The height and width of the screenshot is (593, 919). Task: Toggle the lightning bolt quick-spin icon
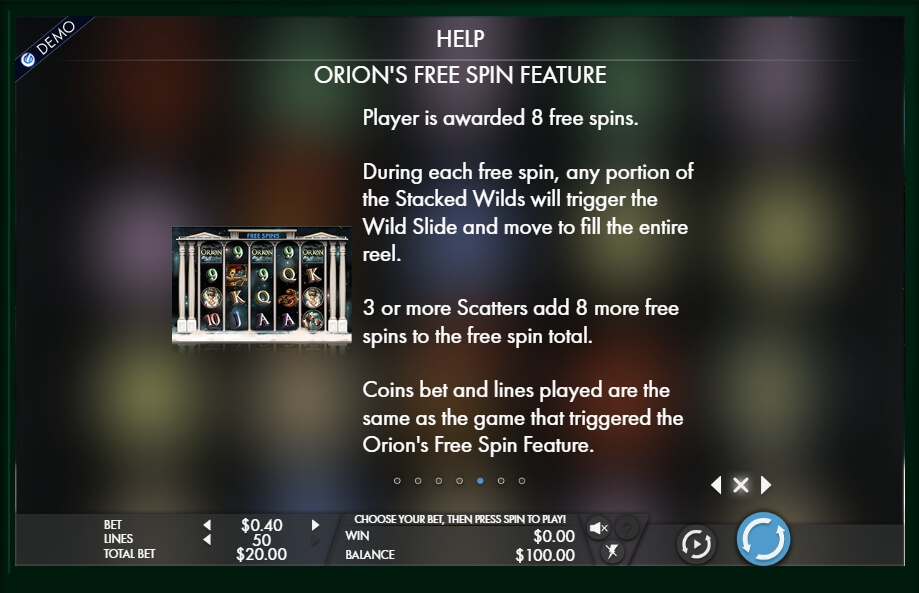tap(612, 551)
